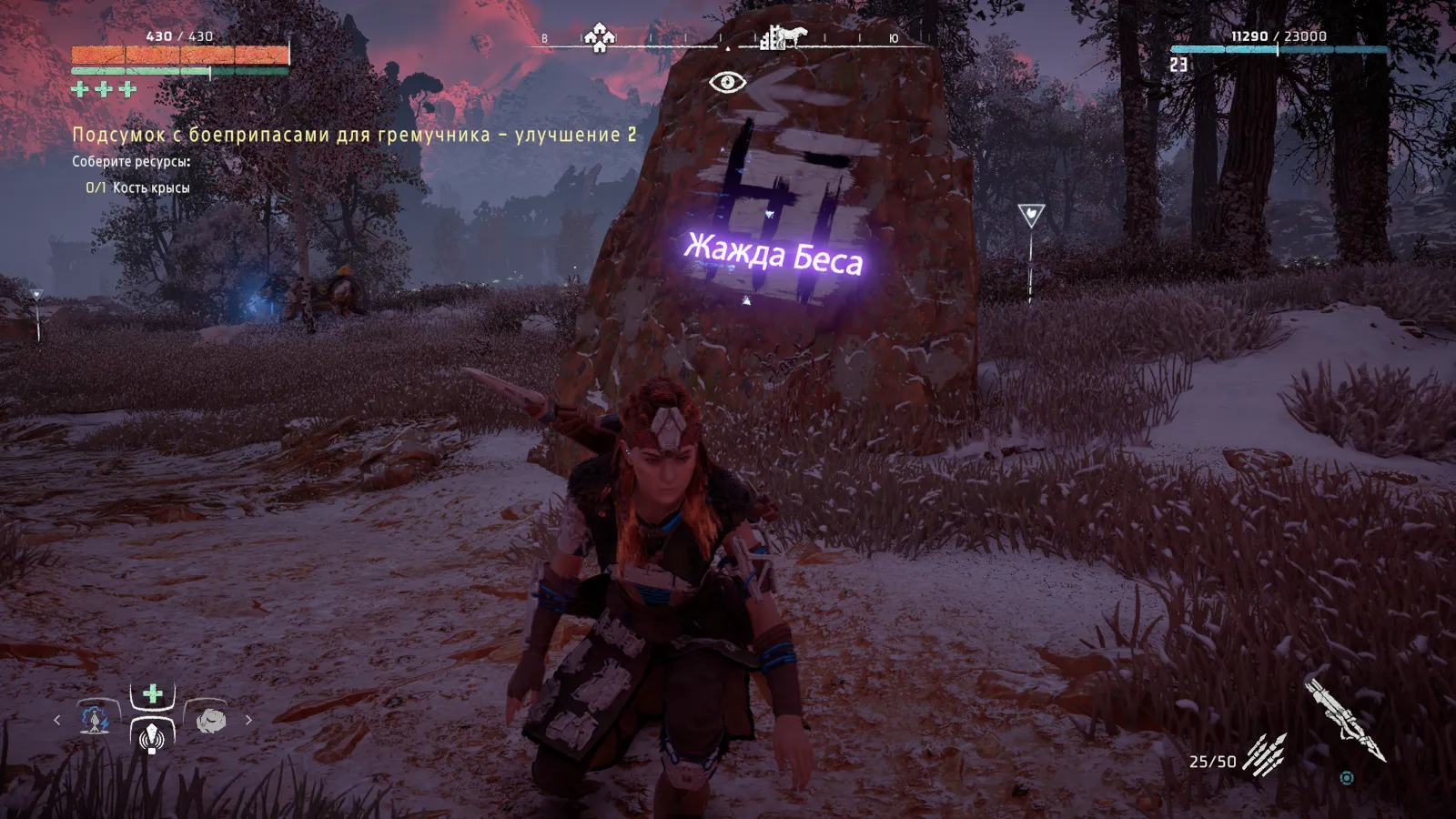Viewport: 1456px width, 819px height.
Task: Choose the rock throwable slot
Action: [x=210, y=719]
